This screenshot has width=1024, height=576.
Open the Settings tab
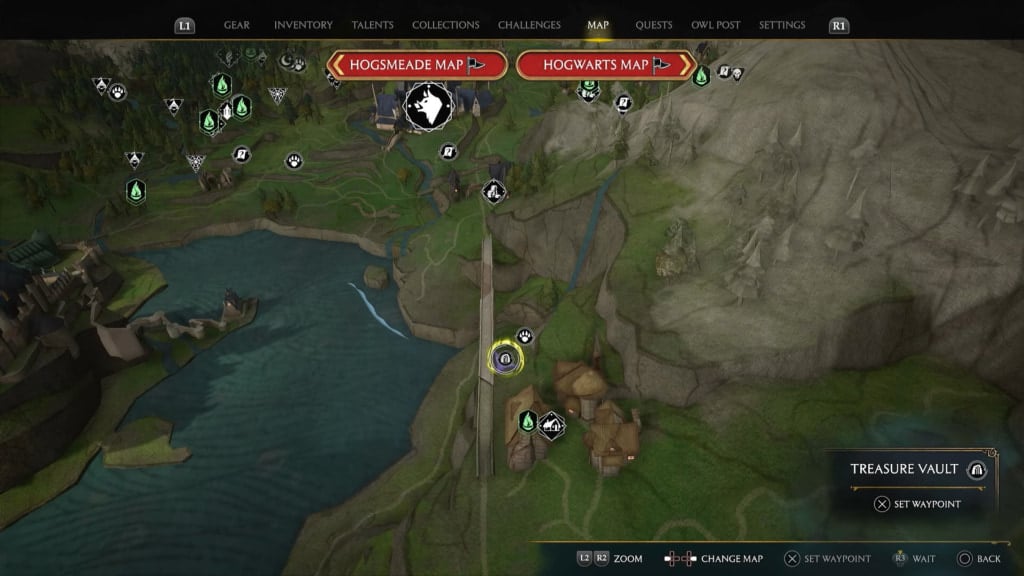[782, 25]
